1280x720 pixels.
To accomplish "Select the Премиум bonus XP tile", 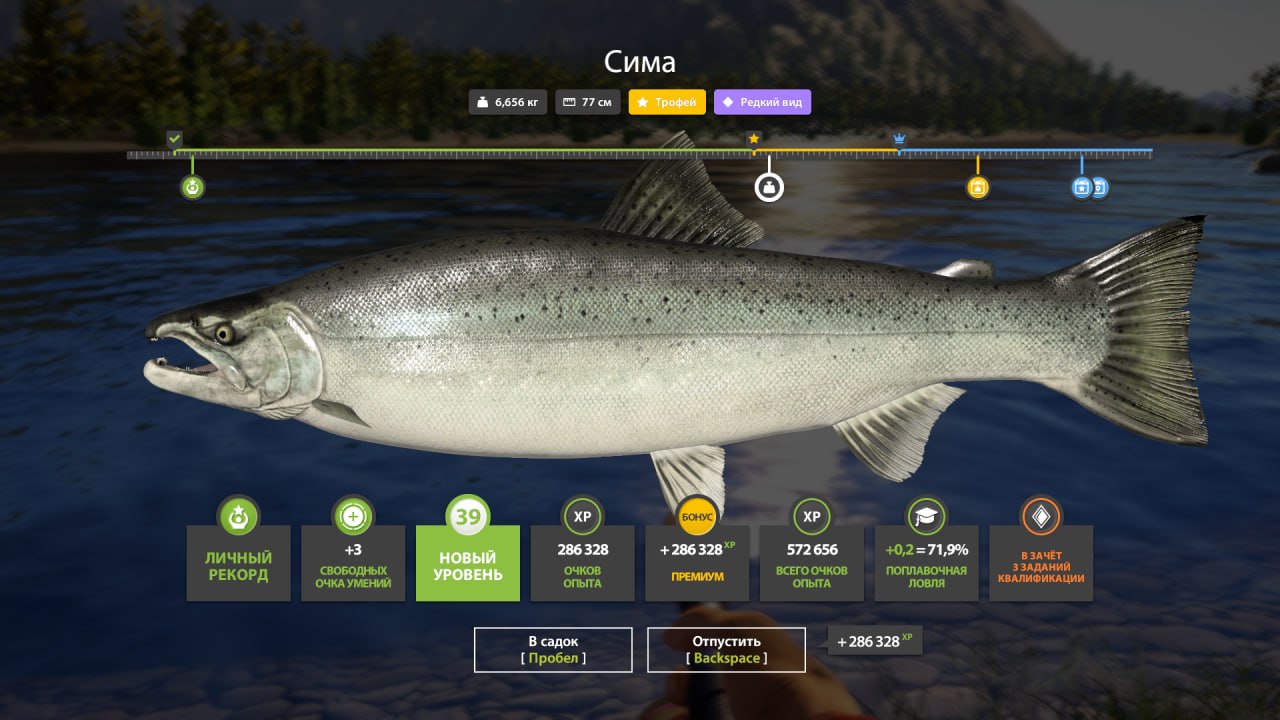I will tap(697, 563).
